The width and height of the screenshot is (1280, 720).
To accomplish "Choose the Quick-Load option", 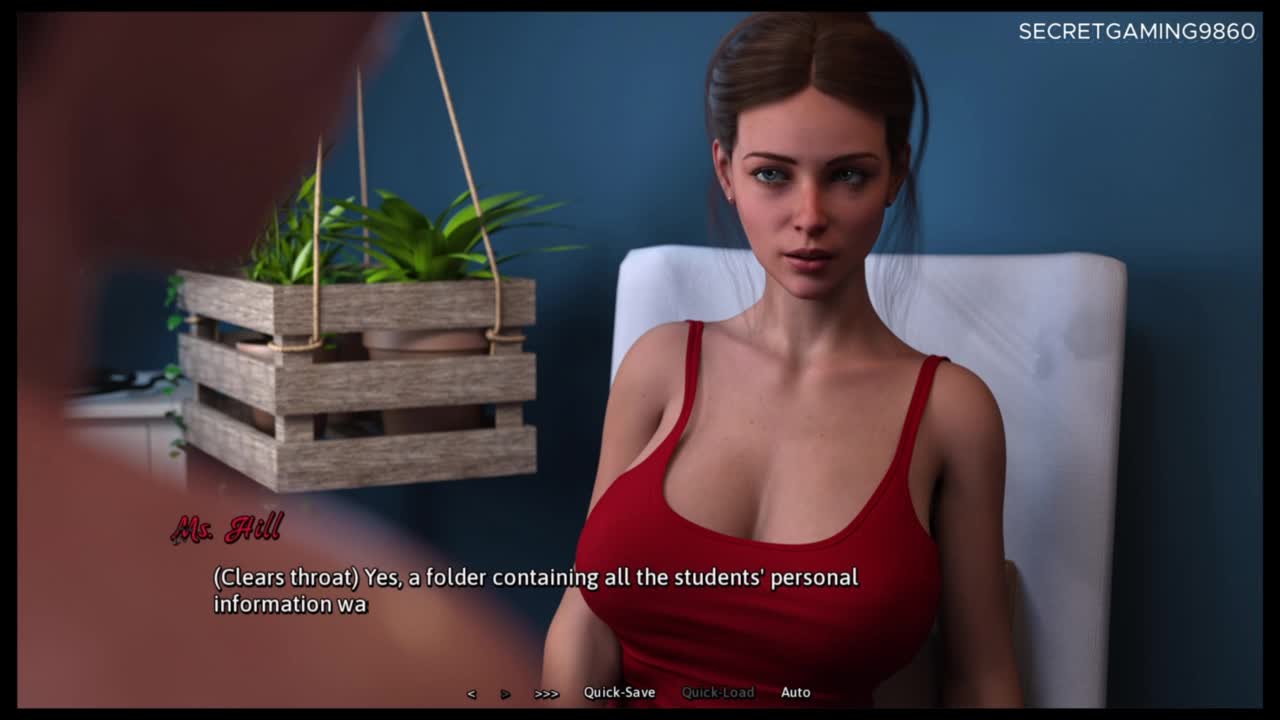I will 718,692.
